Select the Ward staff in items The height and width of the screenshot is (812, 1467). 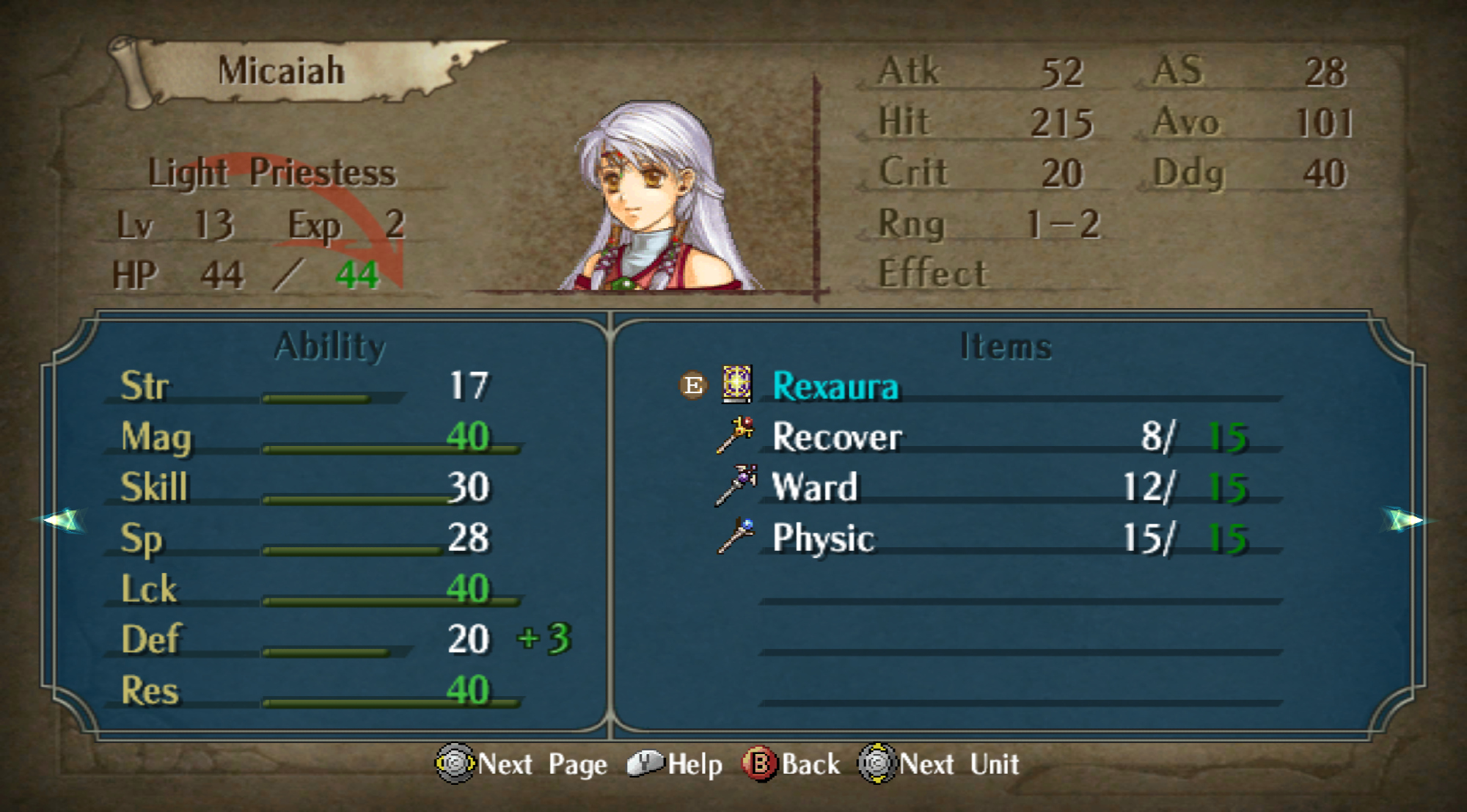point(814,488)
